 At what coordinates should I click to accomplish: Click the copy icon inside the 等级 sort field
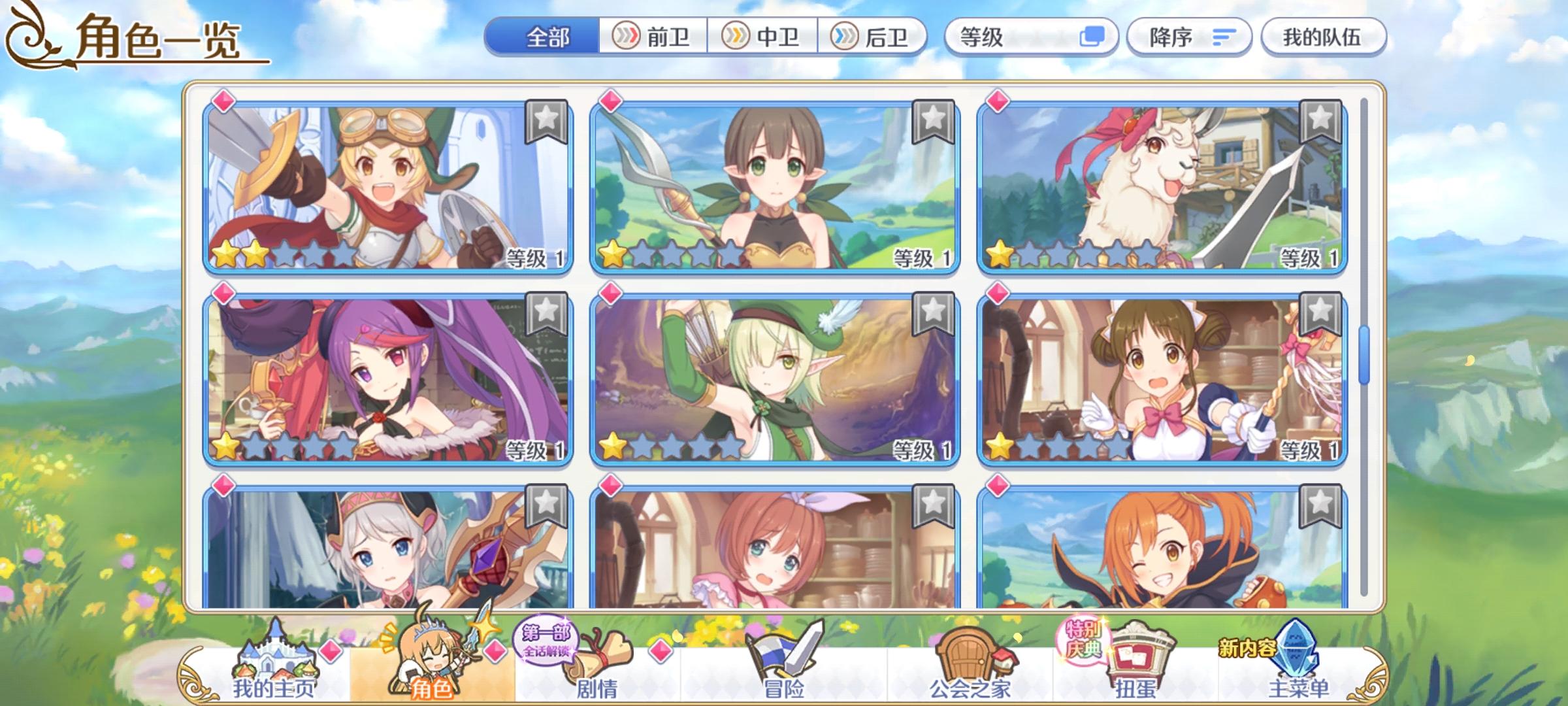click(1092, 38)
